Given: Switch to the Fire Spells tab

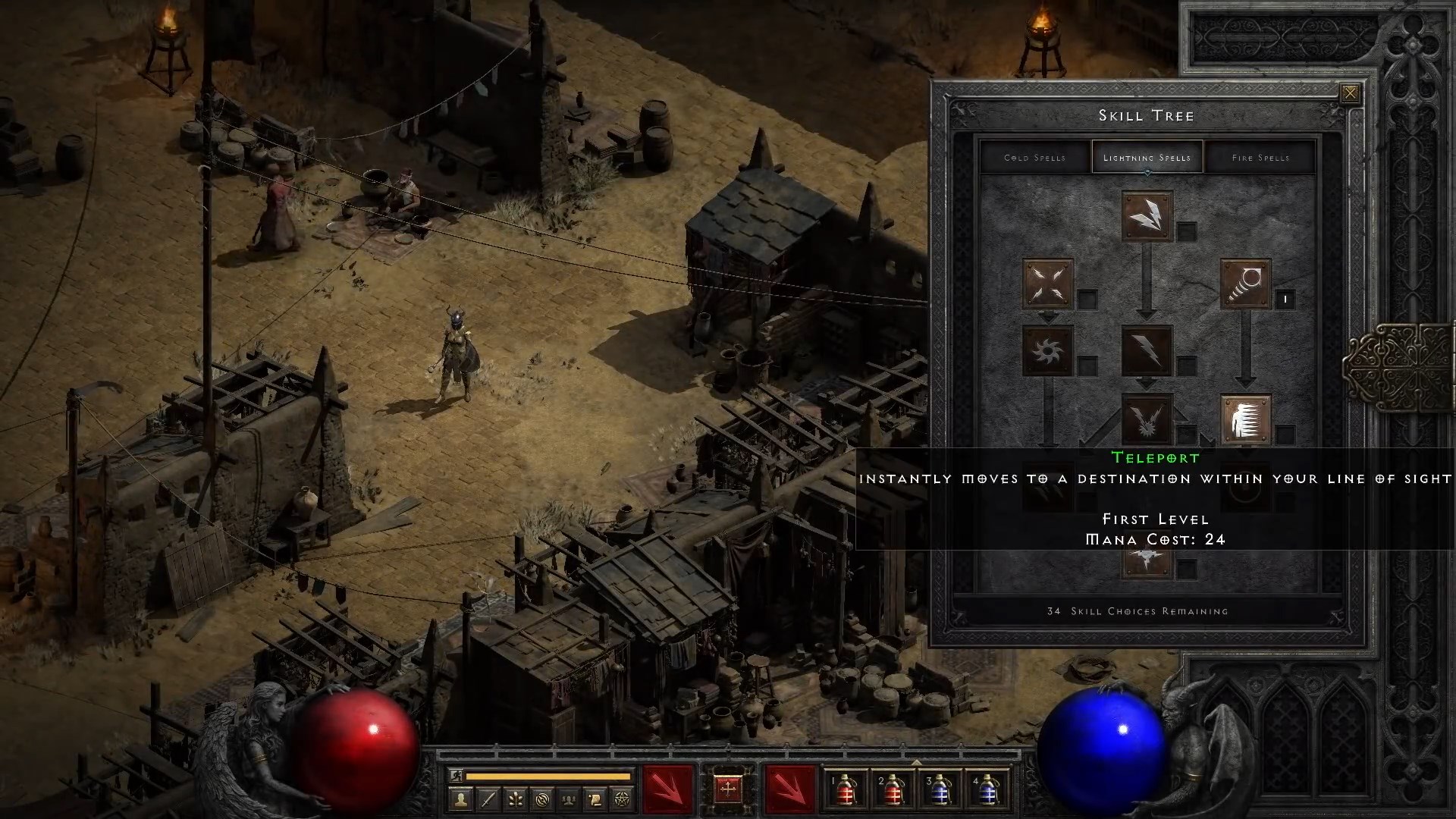Looking at the screenshot, I should [x=1260, y=157].
